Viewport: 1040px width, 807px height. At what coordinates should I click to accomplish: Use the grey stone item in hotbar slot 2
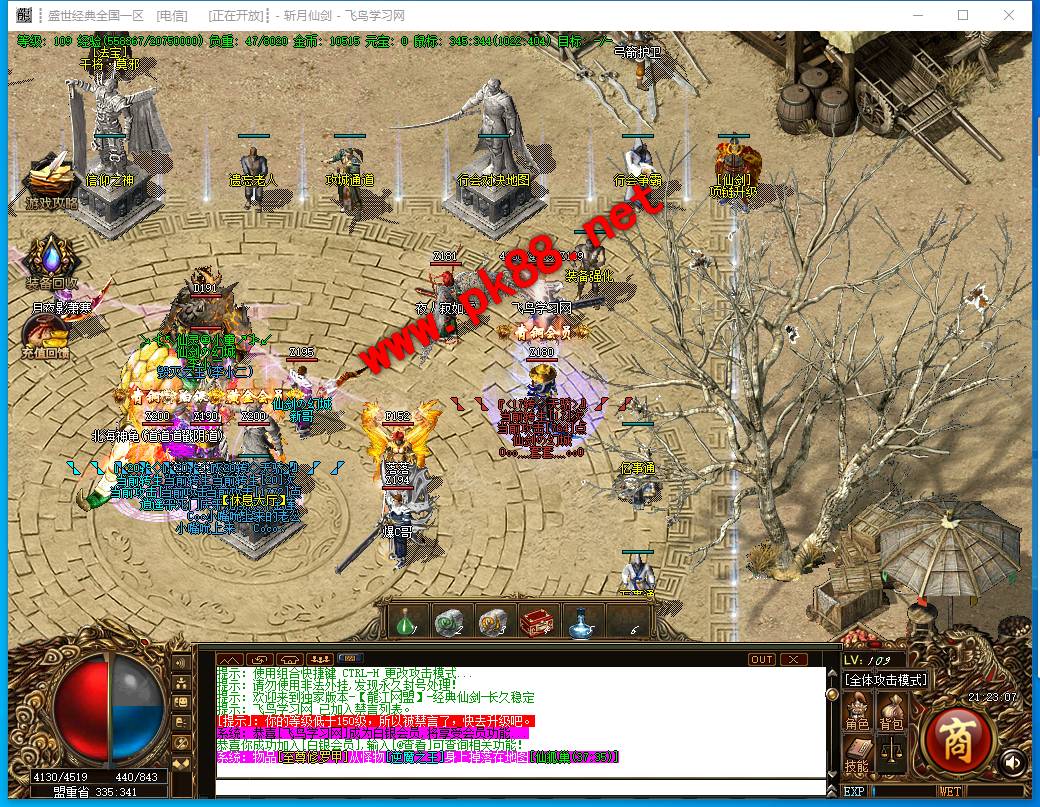pos(450,622)
